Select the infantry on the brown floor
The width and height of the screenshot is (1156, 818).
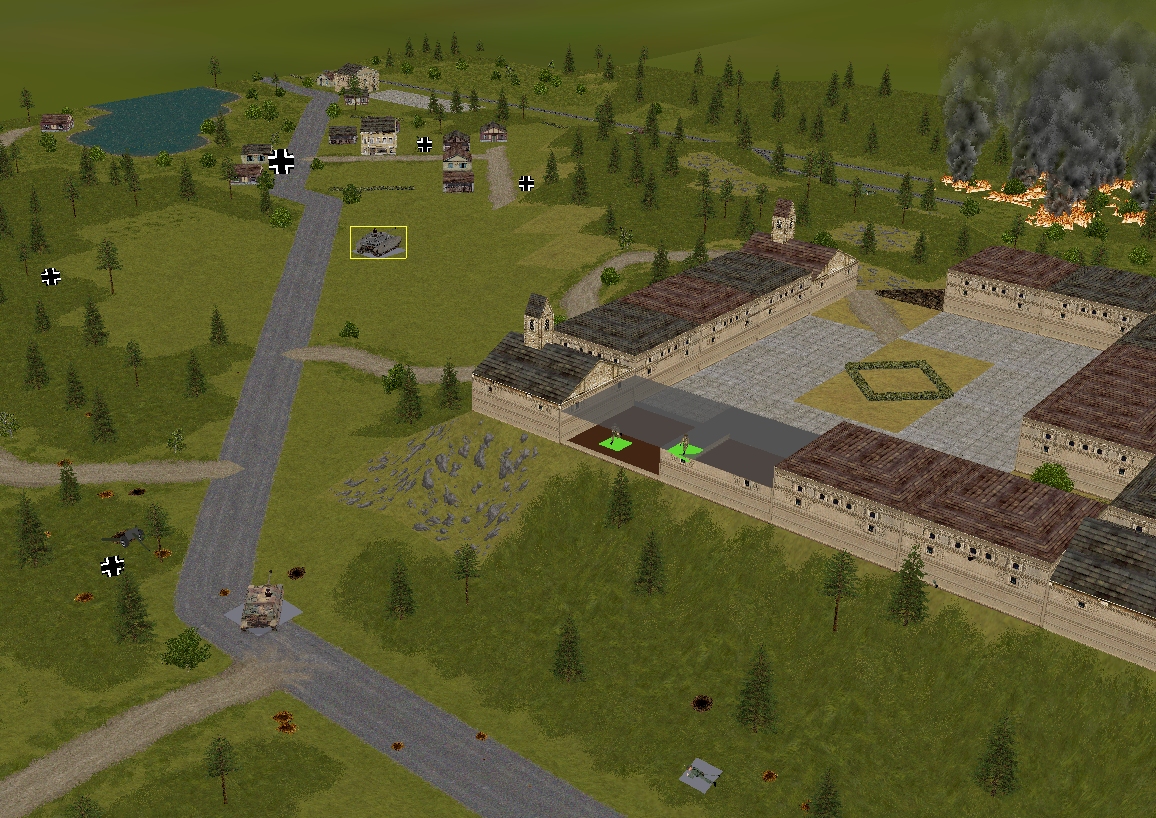(615, 440)
